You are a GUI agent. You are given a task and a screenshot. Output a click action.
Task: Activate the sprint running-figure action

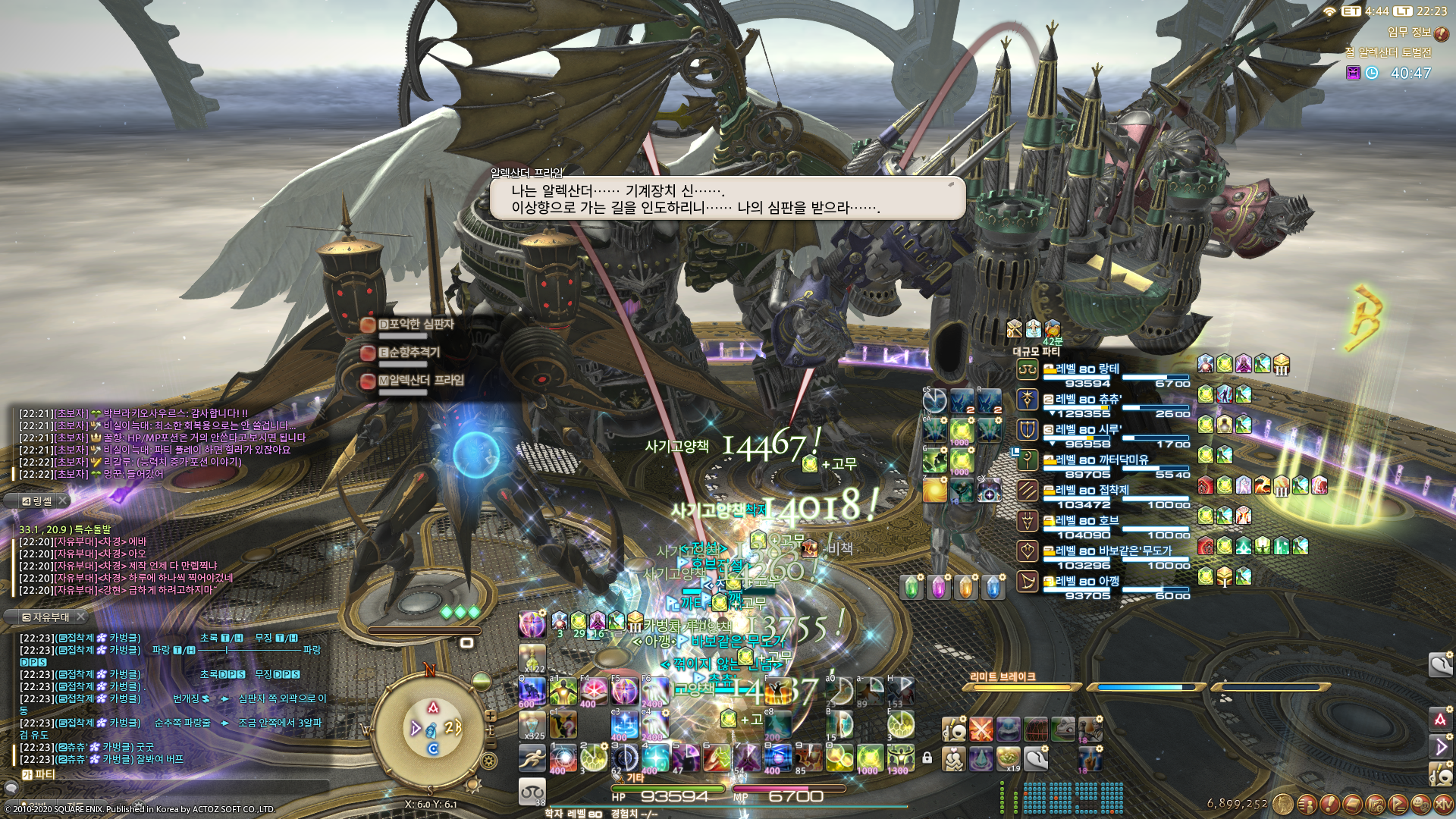coord(532,757)
